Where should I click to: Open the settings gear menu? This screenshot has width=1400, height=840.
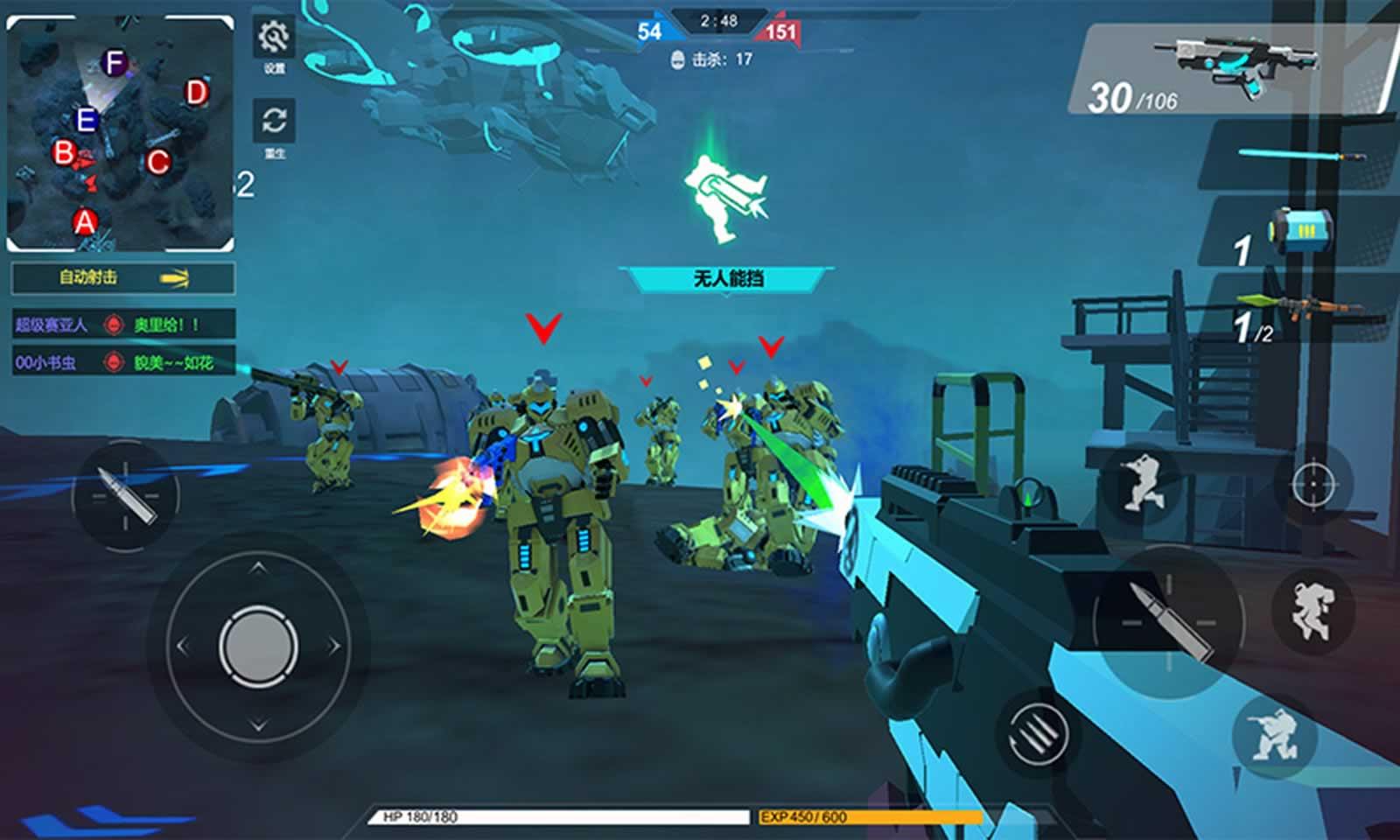click(274, 38)
